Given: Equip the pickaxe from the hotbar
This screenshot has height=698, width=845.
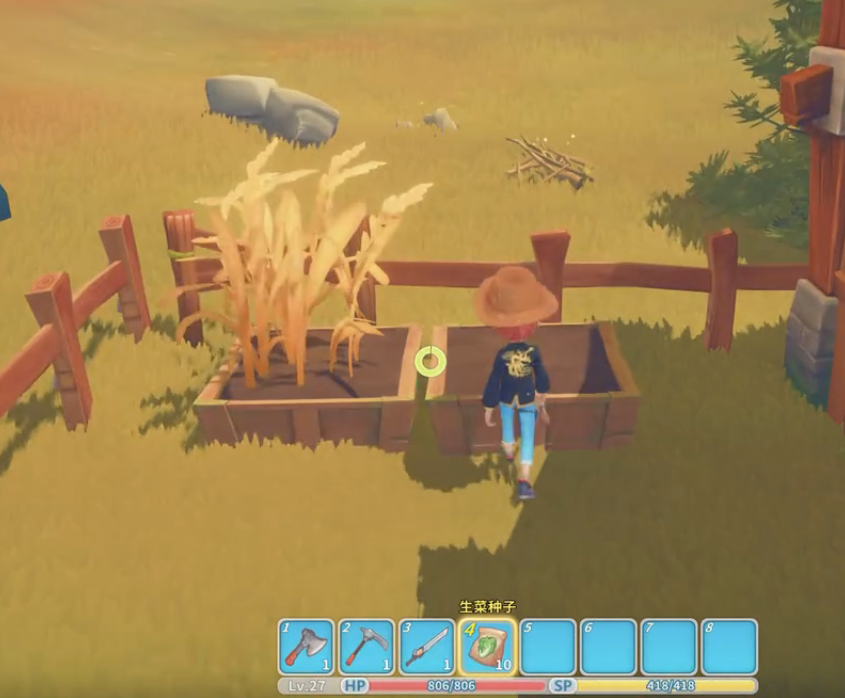Looking at the screenshot, I should click(x=367, y=647).
